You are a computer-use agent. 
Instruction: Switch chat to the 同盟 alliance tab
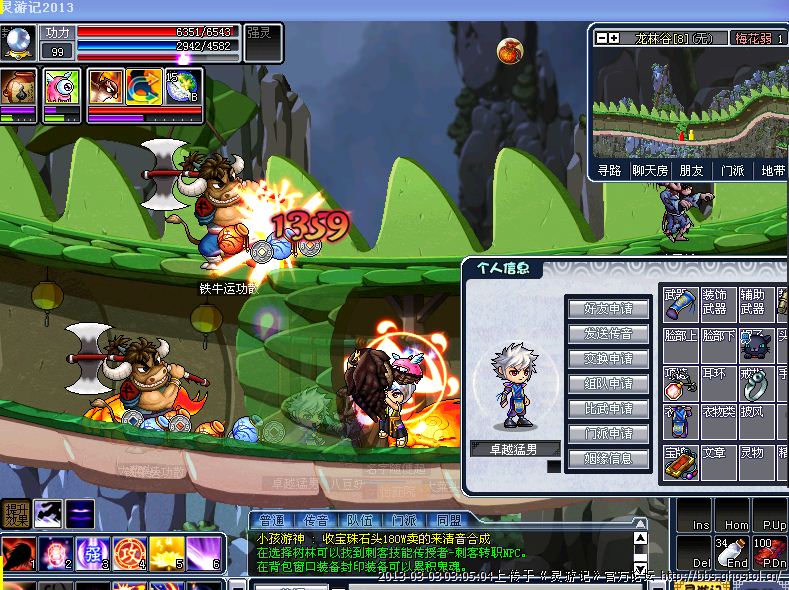449,521
